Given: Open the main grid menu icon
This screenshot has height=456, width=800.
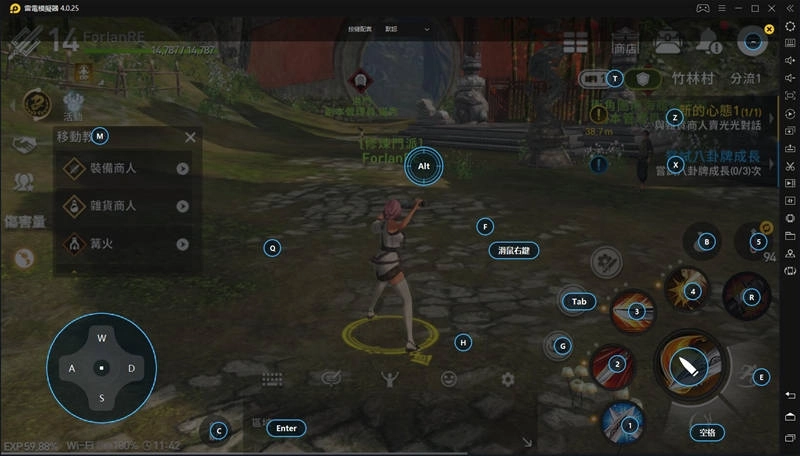Looking at the screenshot, I should [x=575, y=42].
